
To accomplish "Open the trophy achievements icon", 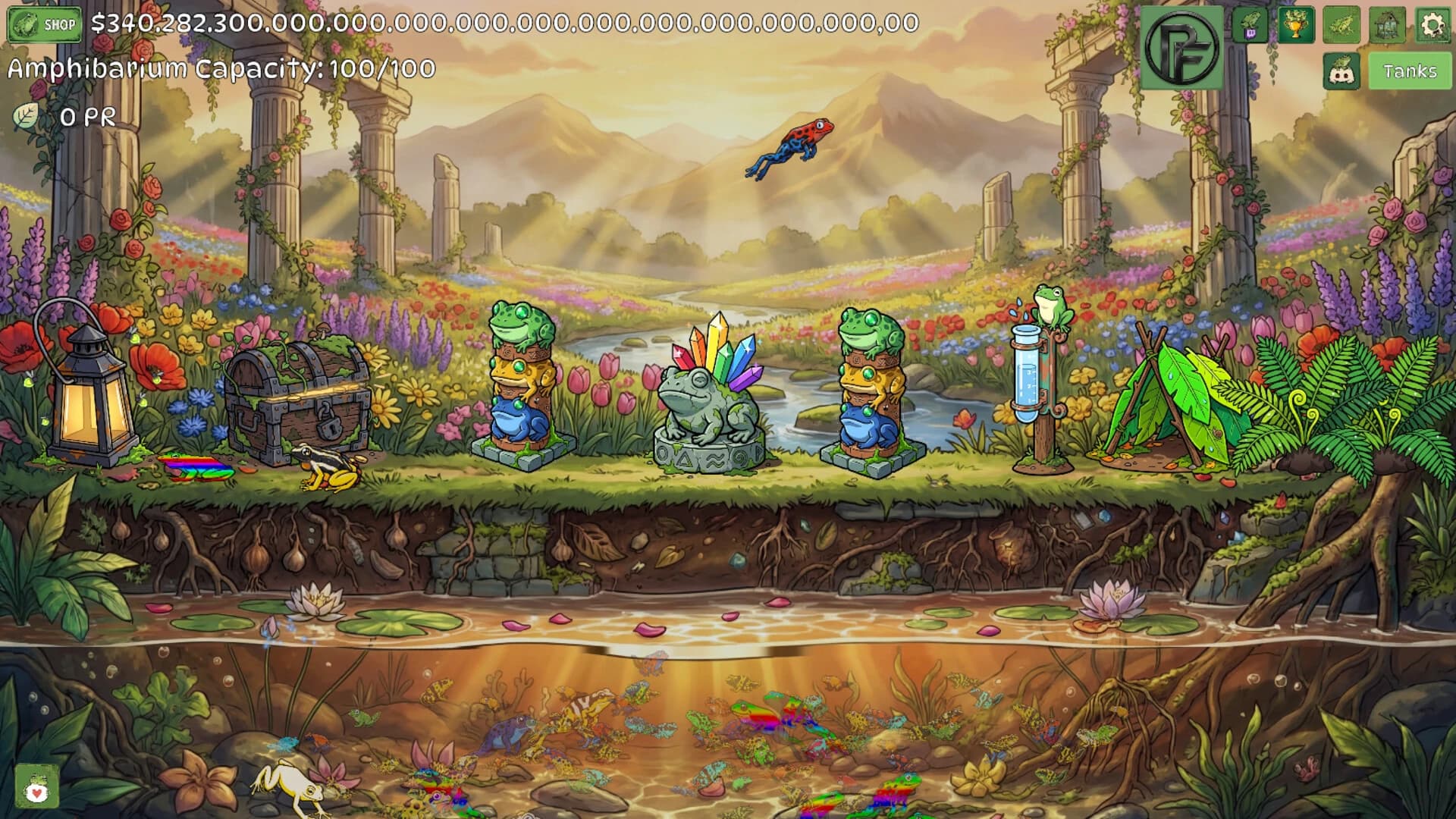I will pyautogui.click(x=1295, y=25).
